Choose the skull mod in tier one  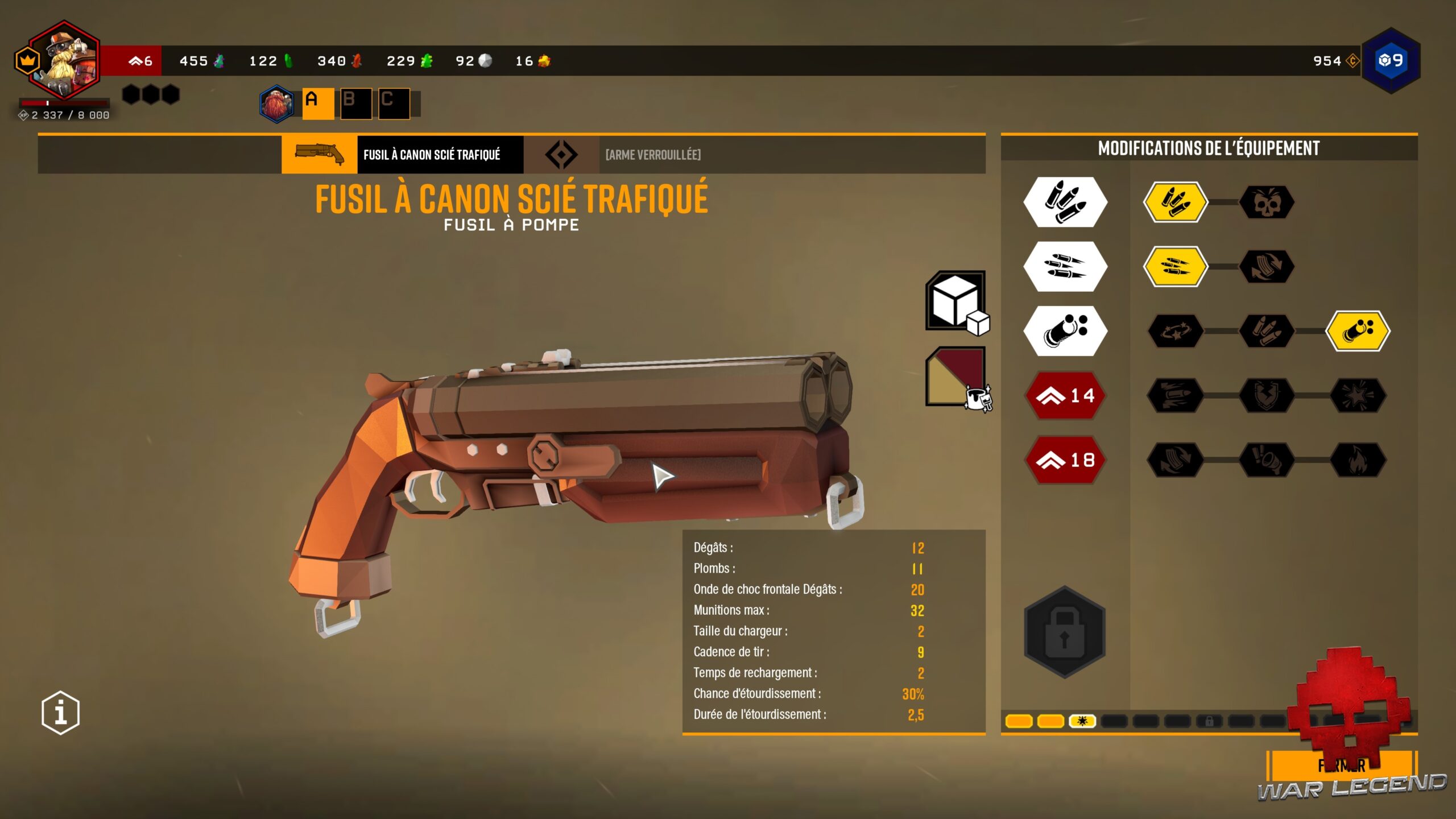[1267, 202]
